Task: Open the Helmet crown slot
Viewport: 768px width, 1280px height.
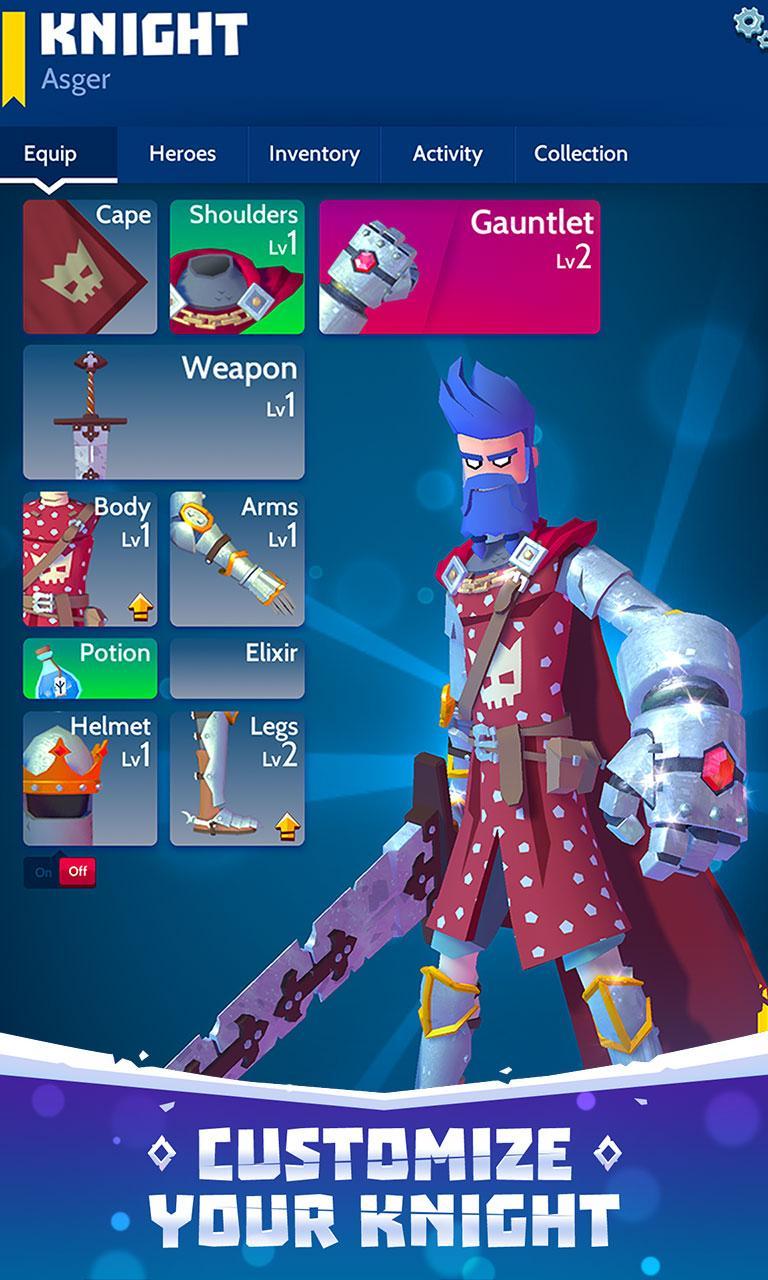Action: [x=90, y=778]
